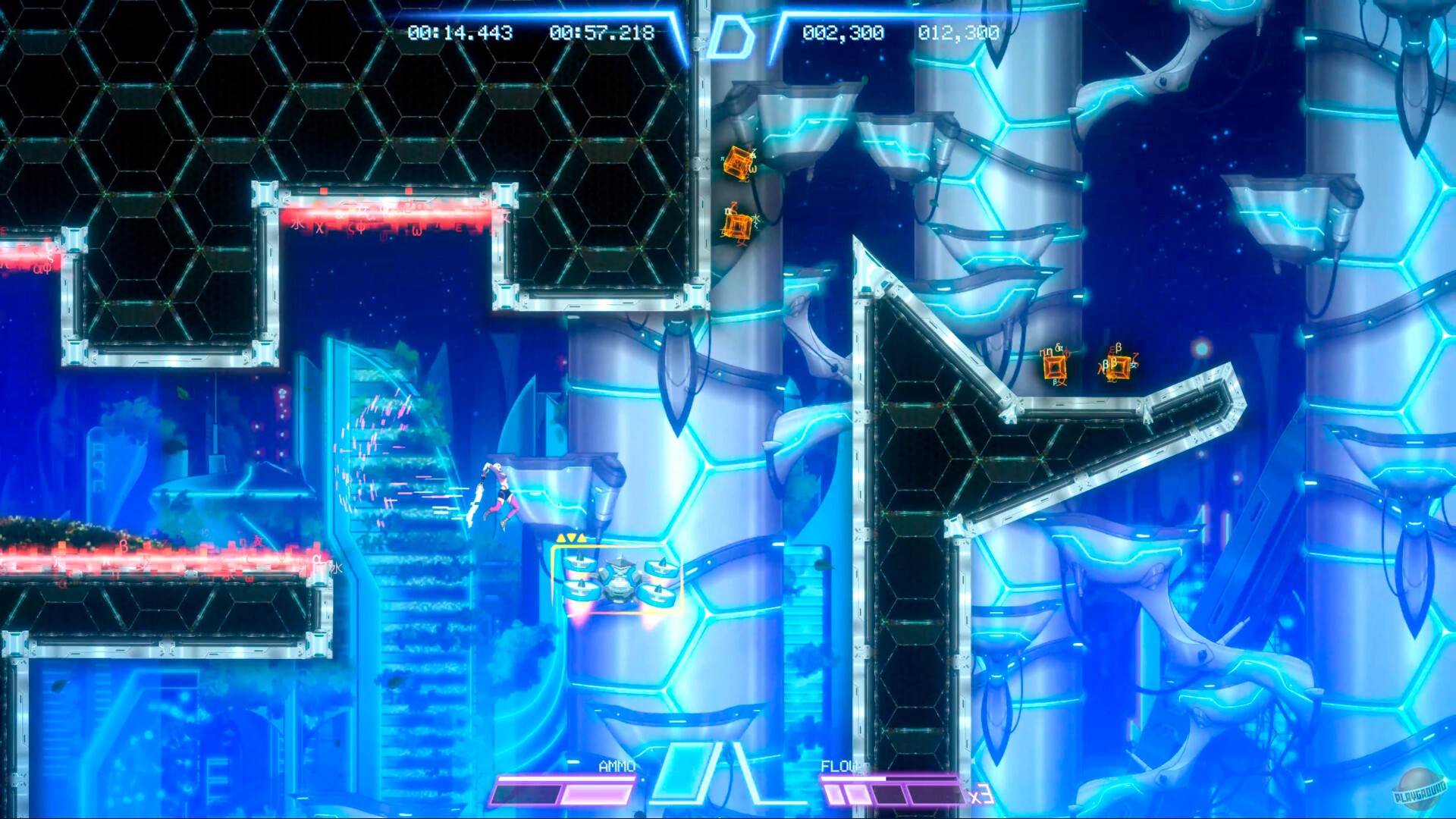1456x819 pixels.
Task: Select the total score 012,300
Action: coord(958,32)
